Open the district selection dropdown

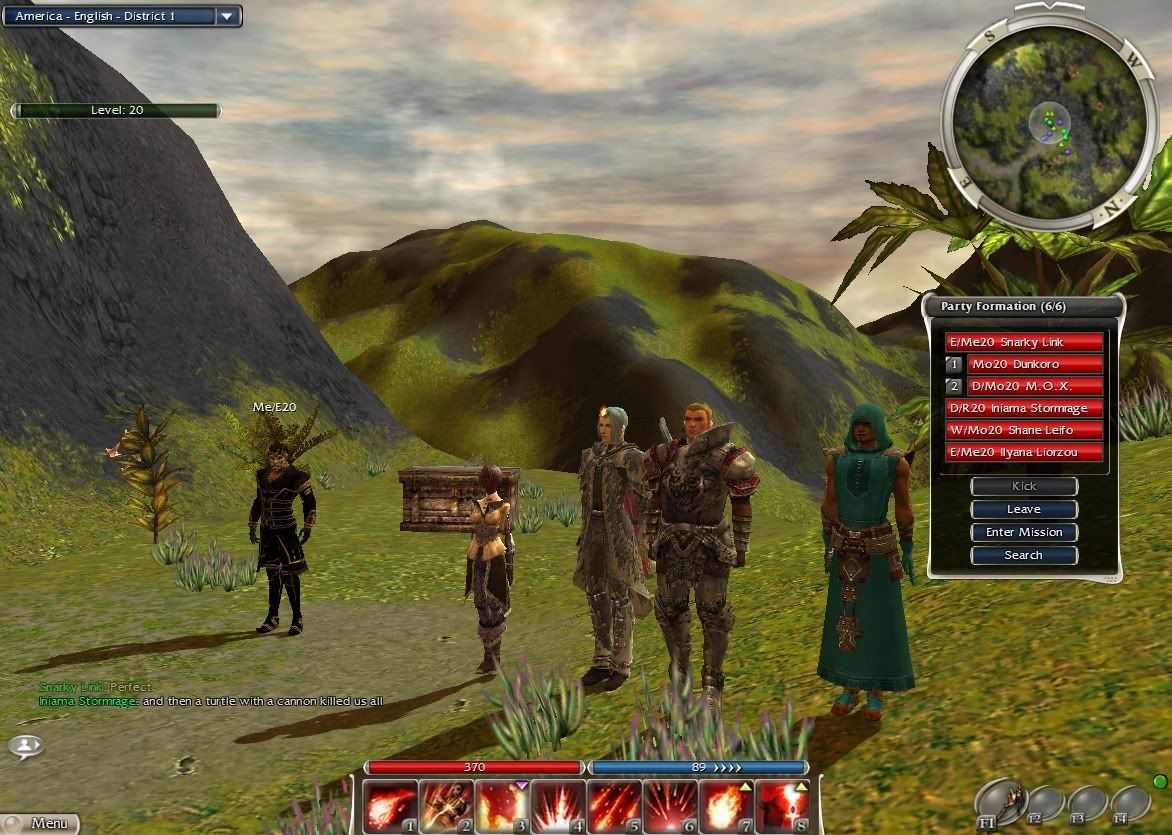click(227, 16)
